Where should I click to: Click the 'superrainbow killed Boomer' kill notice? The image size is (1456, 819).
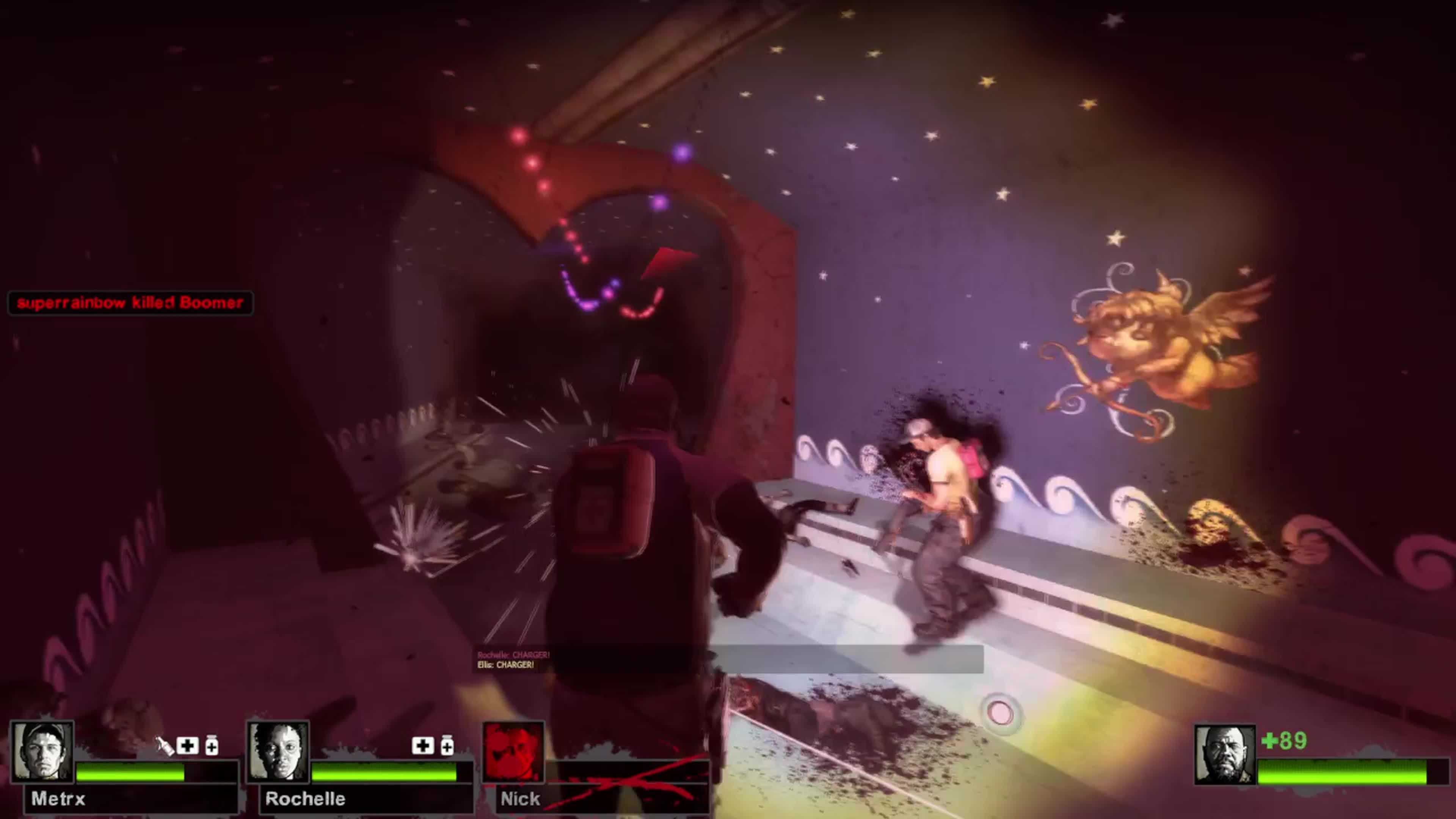tap(130, 303)
